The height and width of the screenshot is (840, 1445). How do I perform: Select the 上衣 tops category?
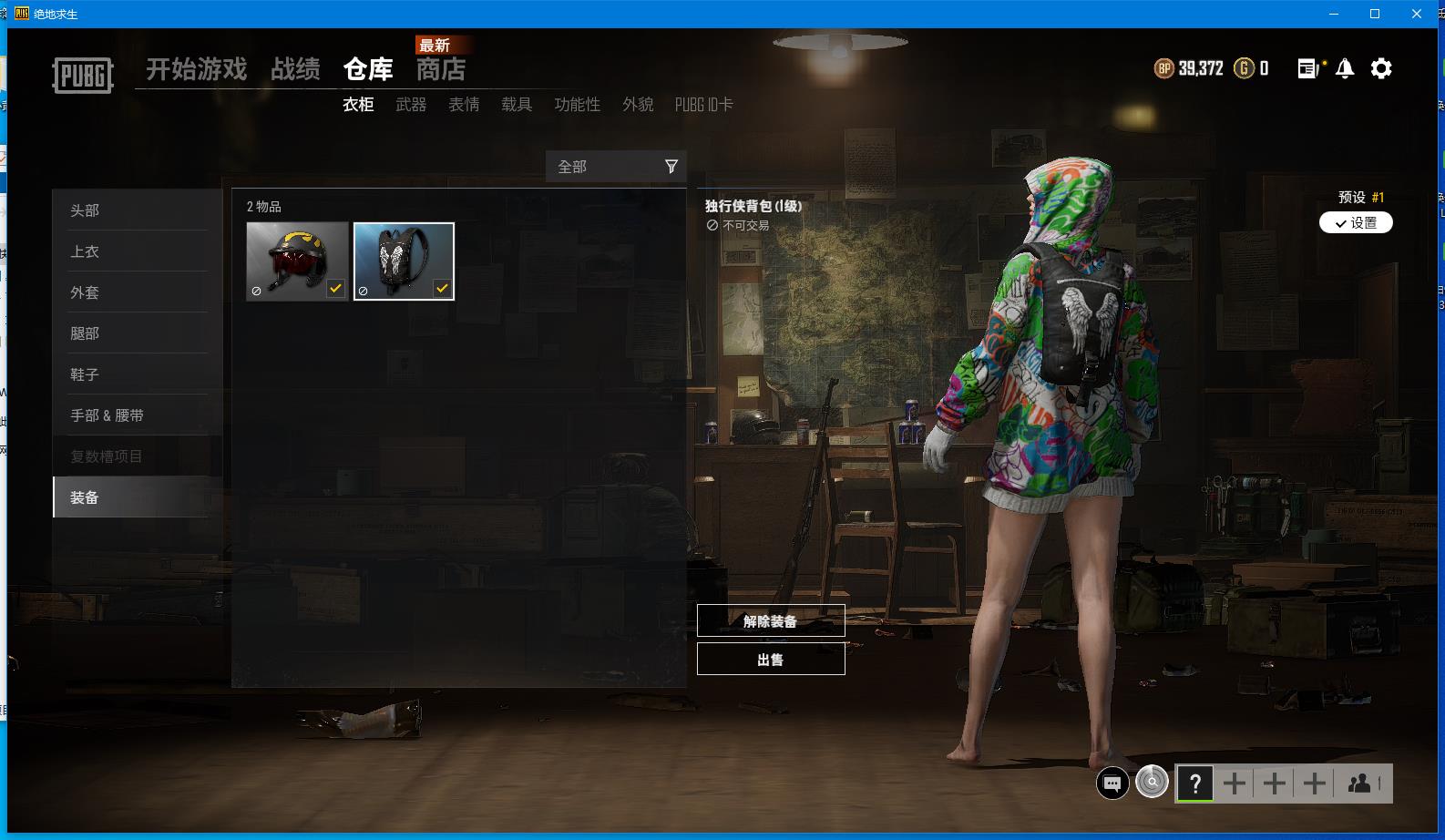[85, 251]
